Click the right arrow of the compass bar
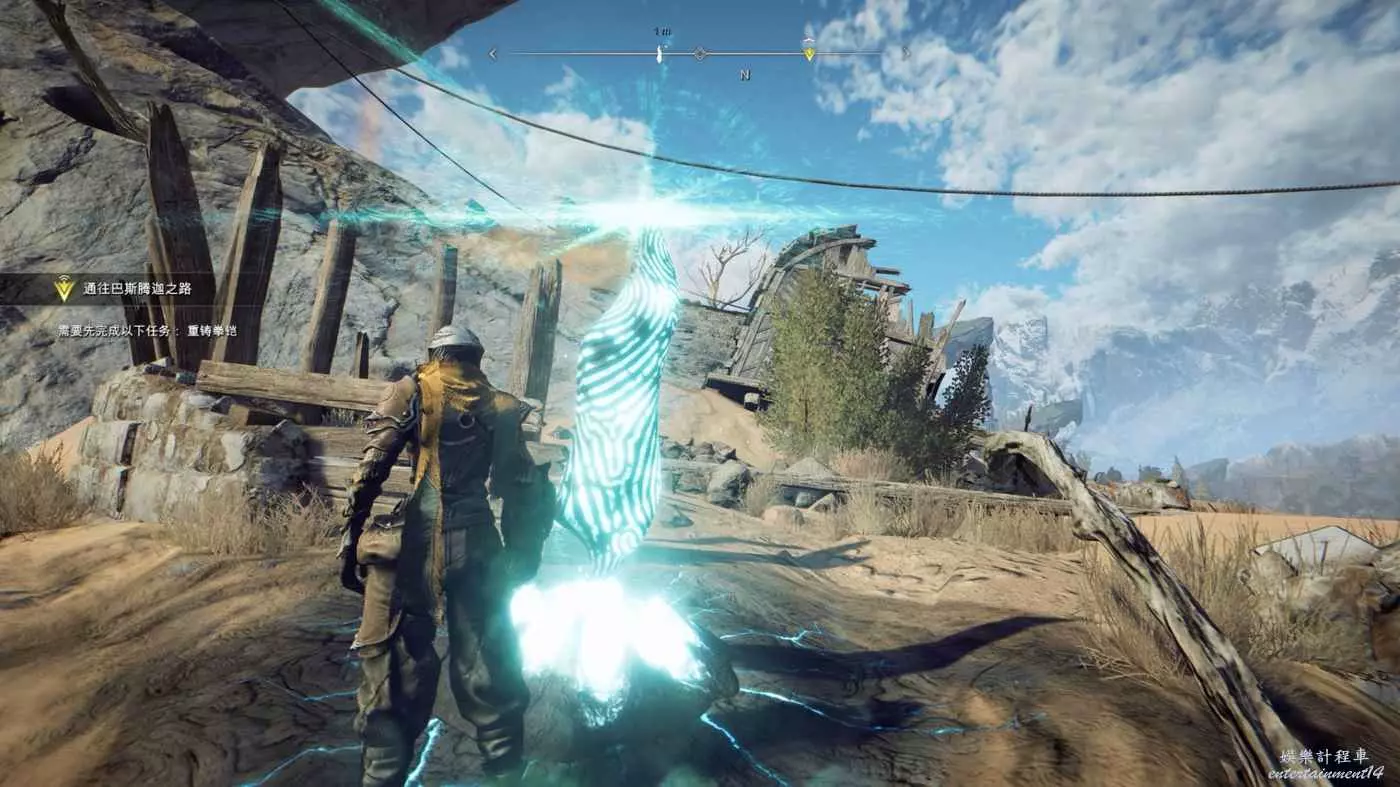The height and width of the screenshot is (787, 1400). pos(905,53)
